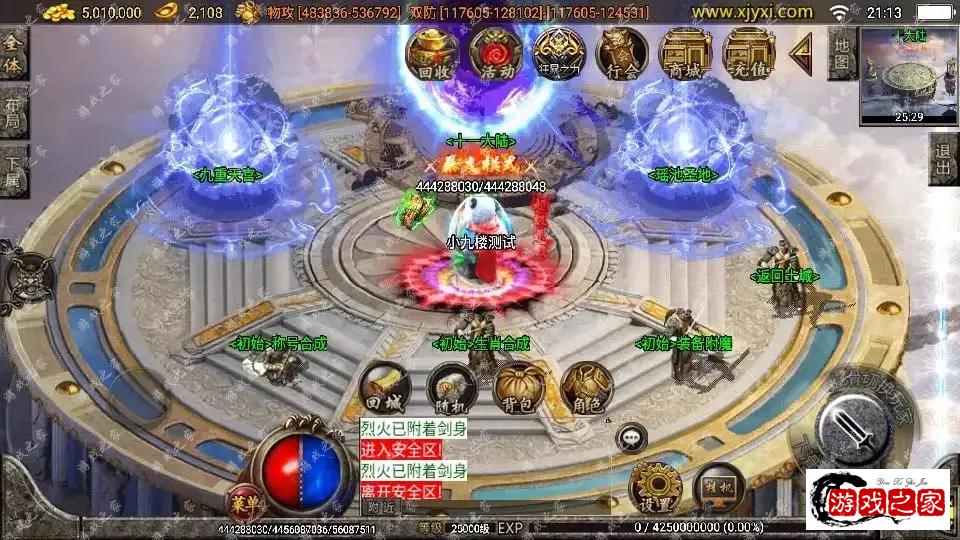Open the 设置 settings gear

pos(654,487)
